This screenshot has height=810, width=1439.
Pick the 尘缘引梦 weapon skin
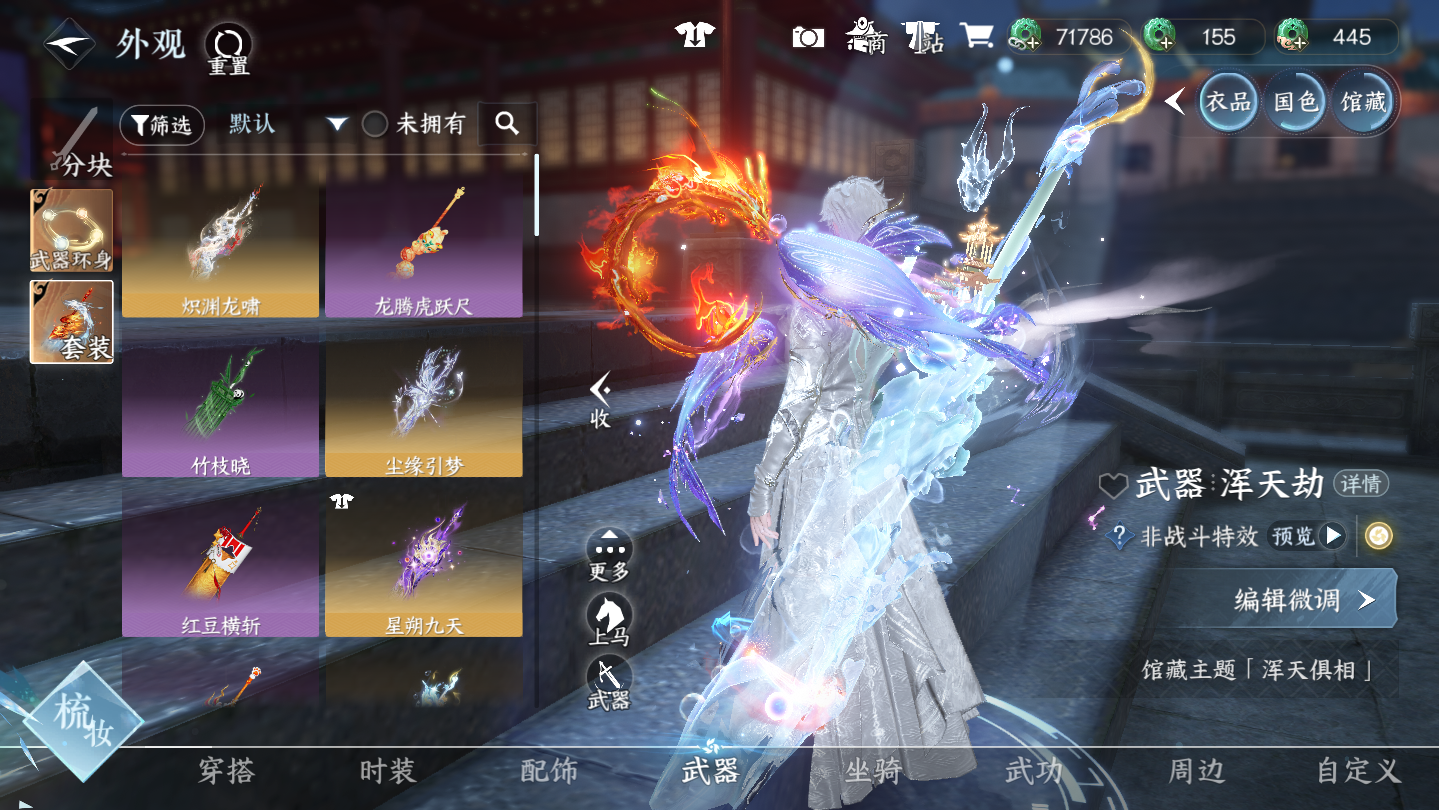click(x=423, y=408)
